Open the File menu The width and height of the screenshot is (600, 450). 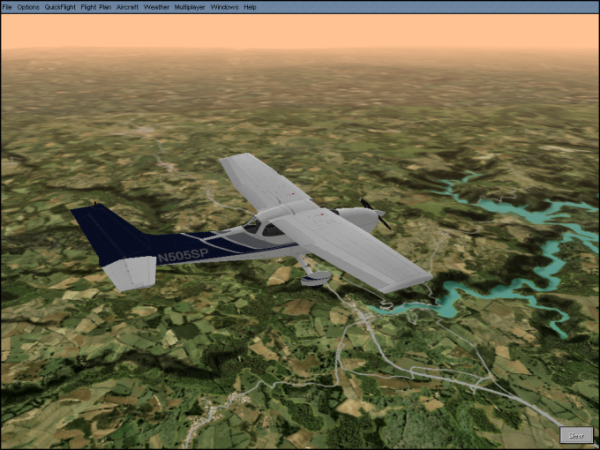pos(7,6)
